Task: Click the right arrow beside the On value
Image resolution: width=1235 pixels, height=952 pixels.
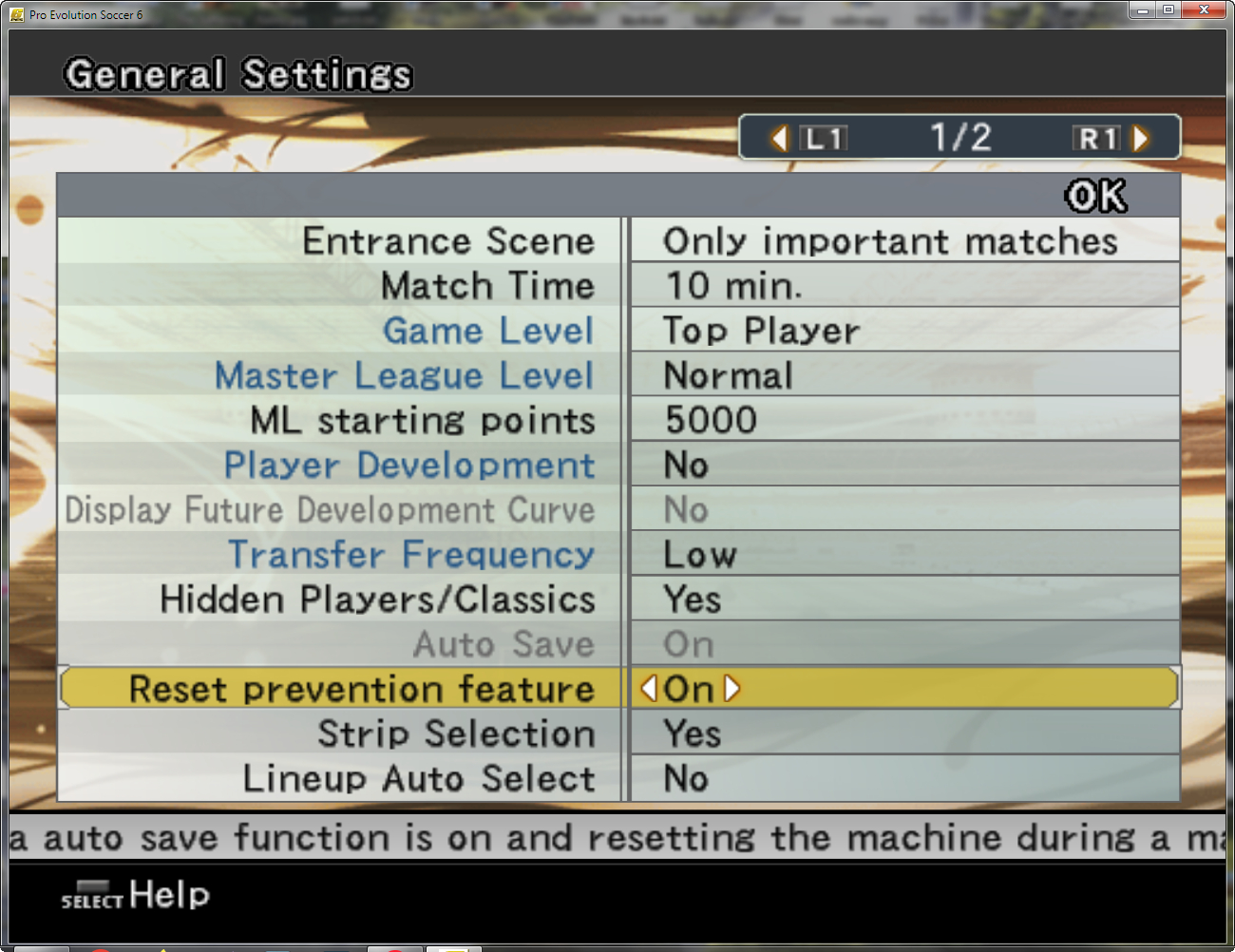Action: coord(730,690)
